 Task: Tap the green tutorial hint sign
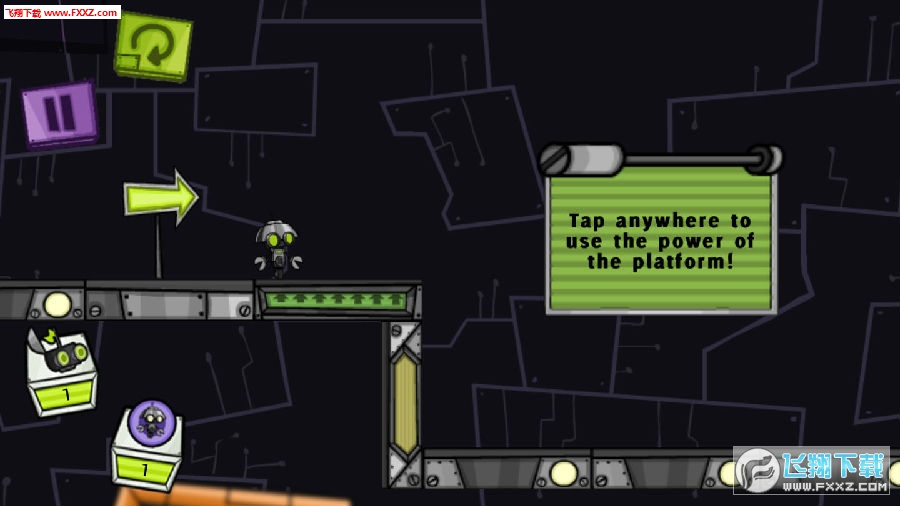tap(660, 238)
